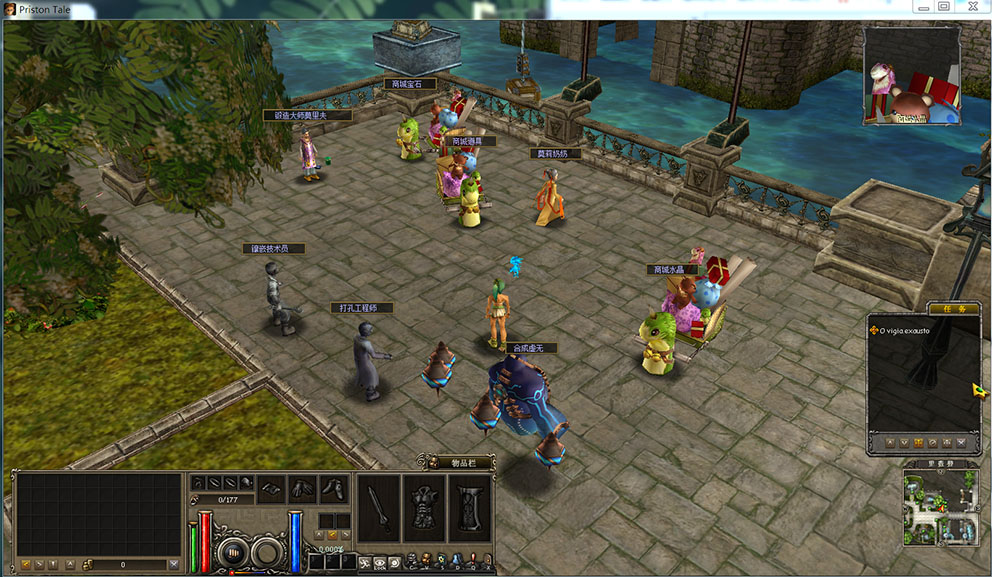Close the inventory grid with the X button
Screen dimensions: 992x577
(x=174, y=565)
